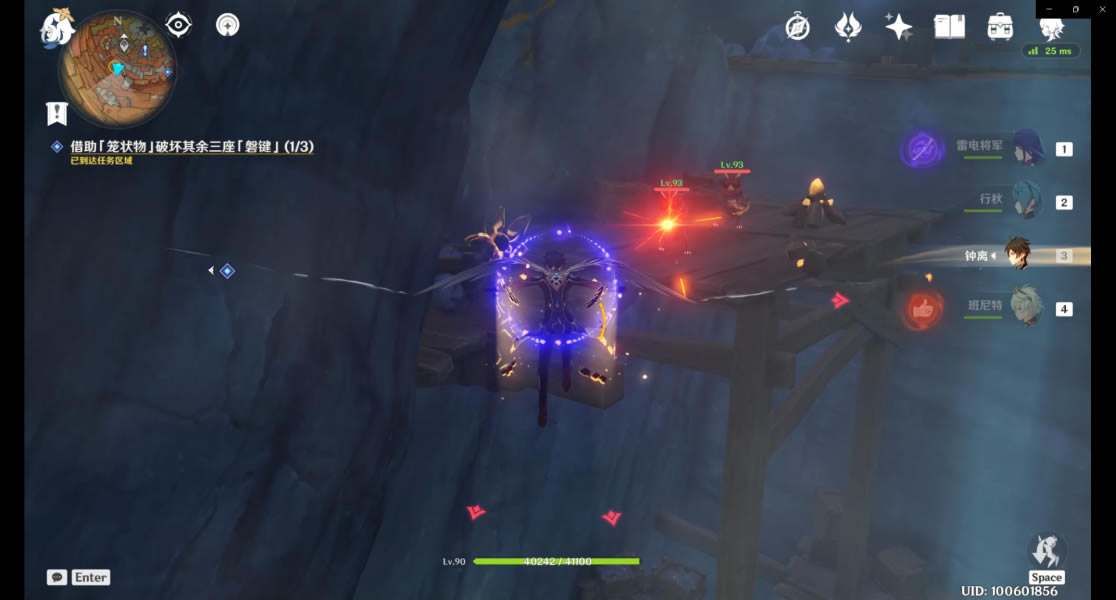Open the backpack inventory

click(1000, 27)
